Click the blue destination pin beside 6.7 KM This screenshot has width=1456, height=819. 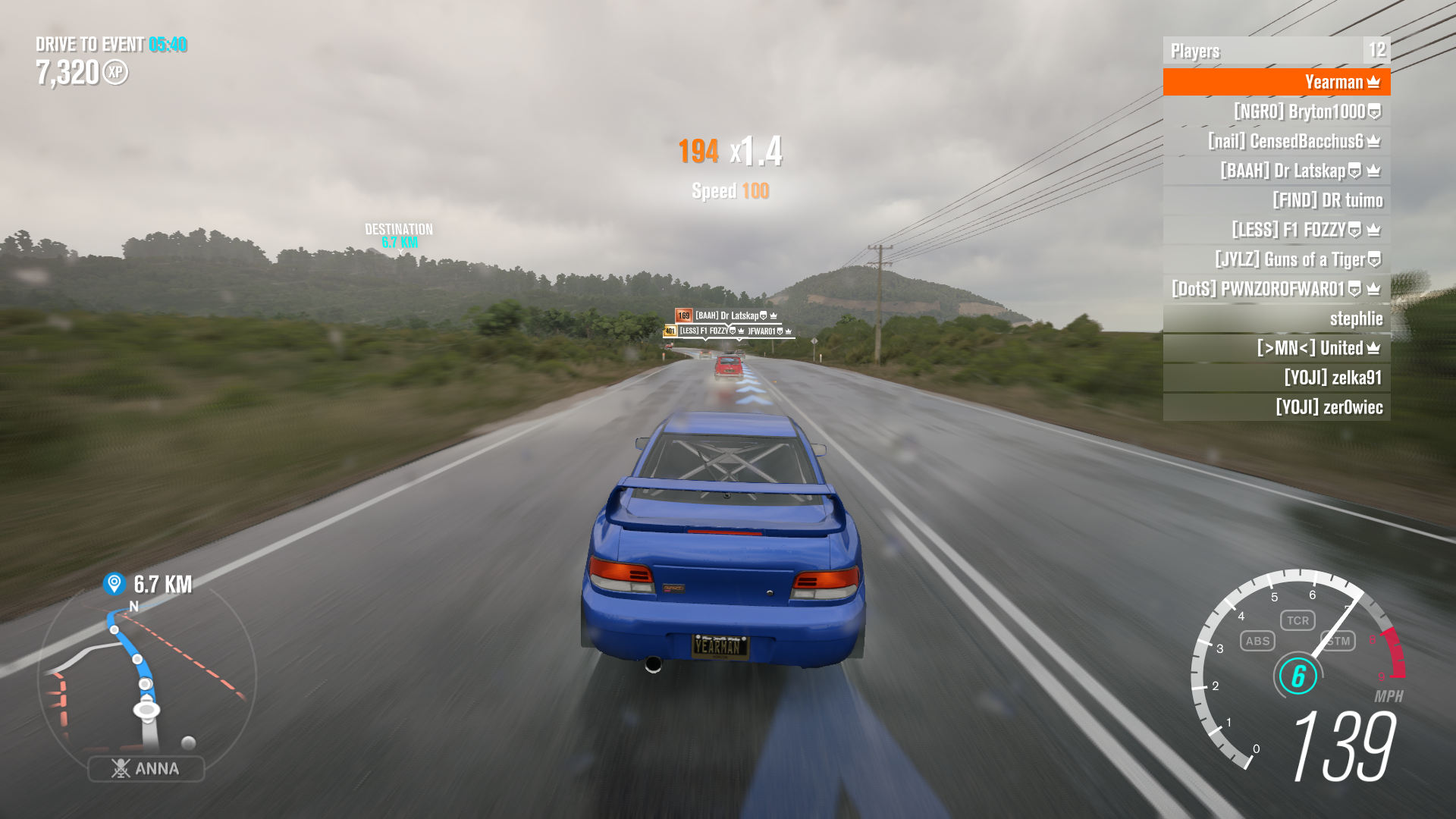tap(114, 583)
